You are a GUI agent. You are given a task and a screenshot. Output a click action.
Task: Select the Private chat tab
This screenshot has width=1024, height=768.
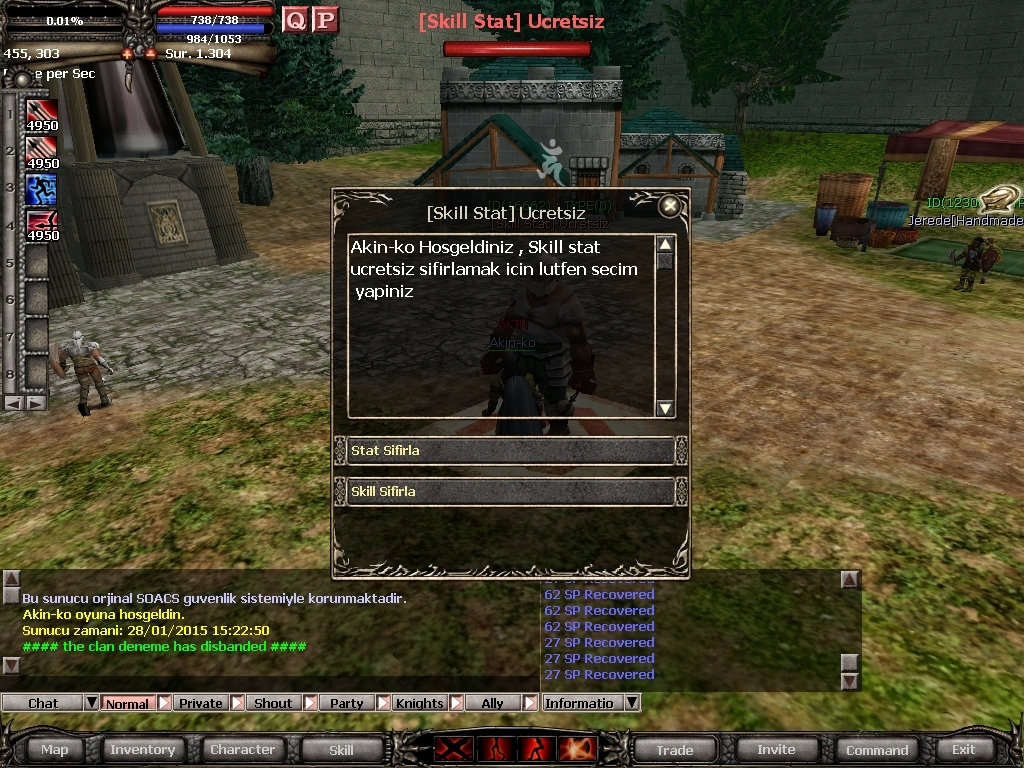click(200, 703)
